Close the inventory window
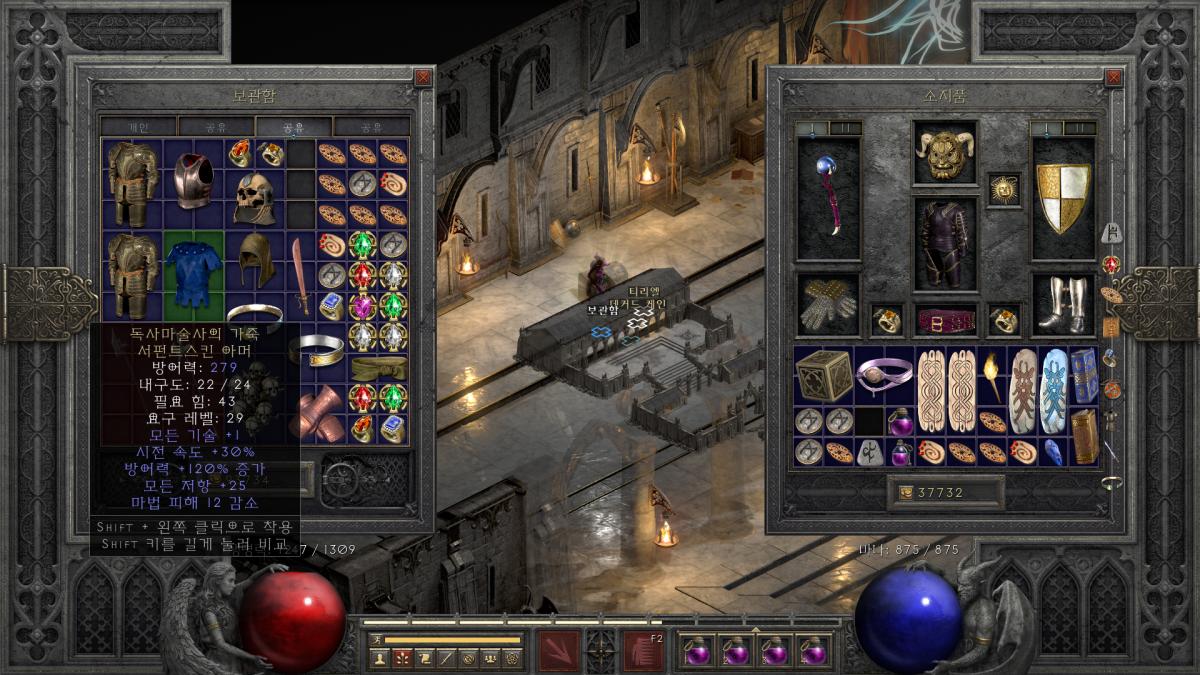This screenshot has height=675, width=1200. point(1114,77)
